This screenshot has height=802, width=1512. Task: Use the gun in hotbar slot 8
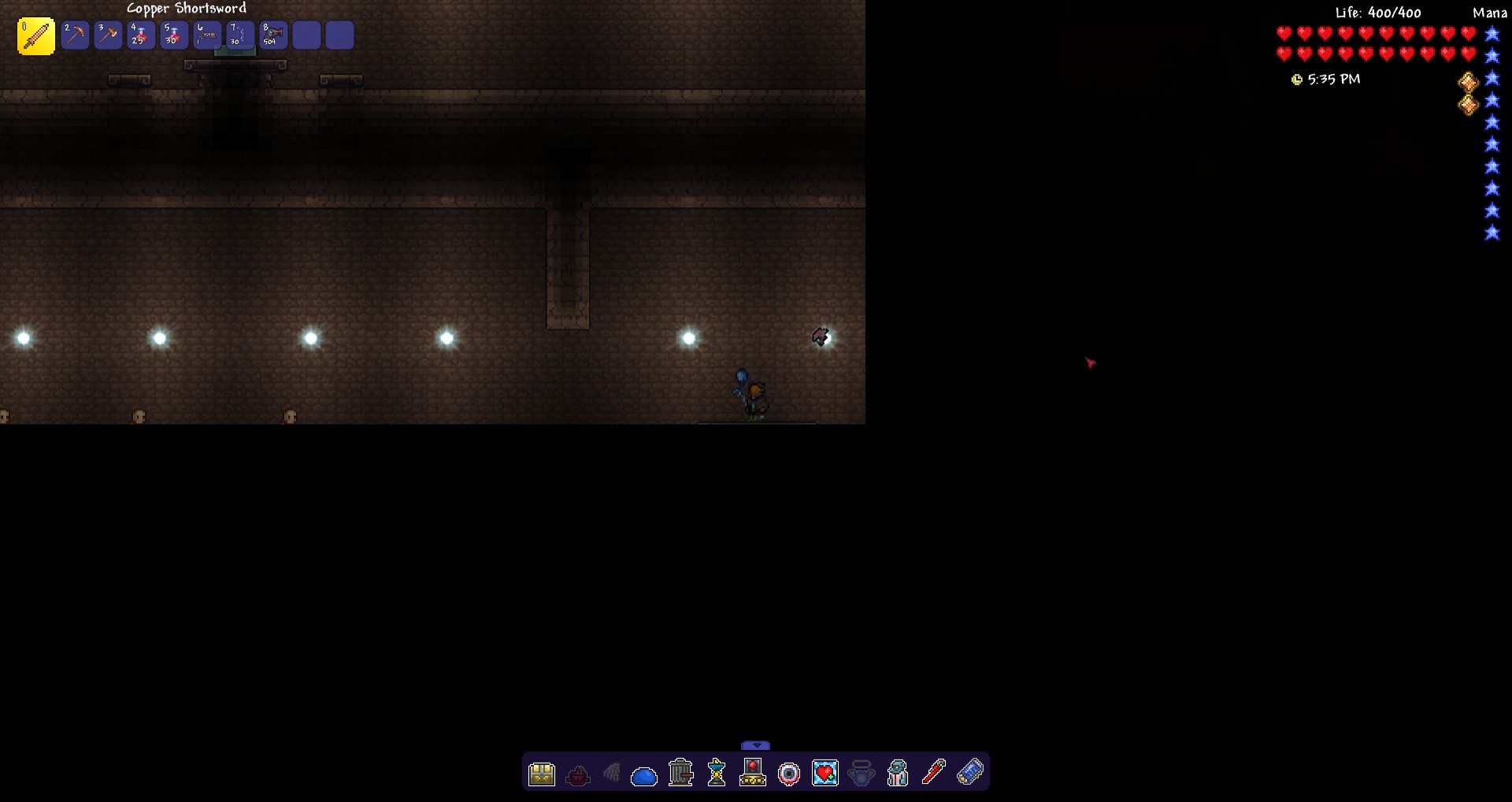272,35
